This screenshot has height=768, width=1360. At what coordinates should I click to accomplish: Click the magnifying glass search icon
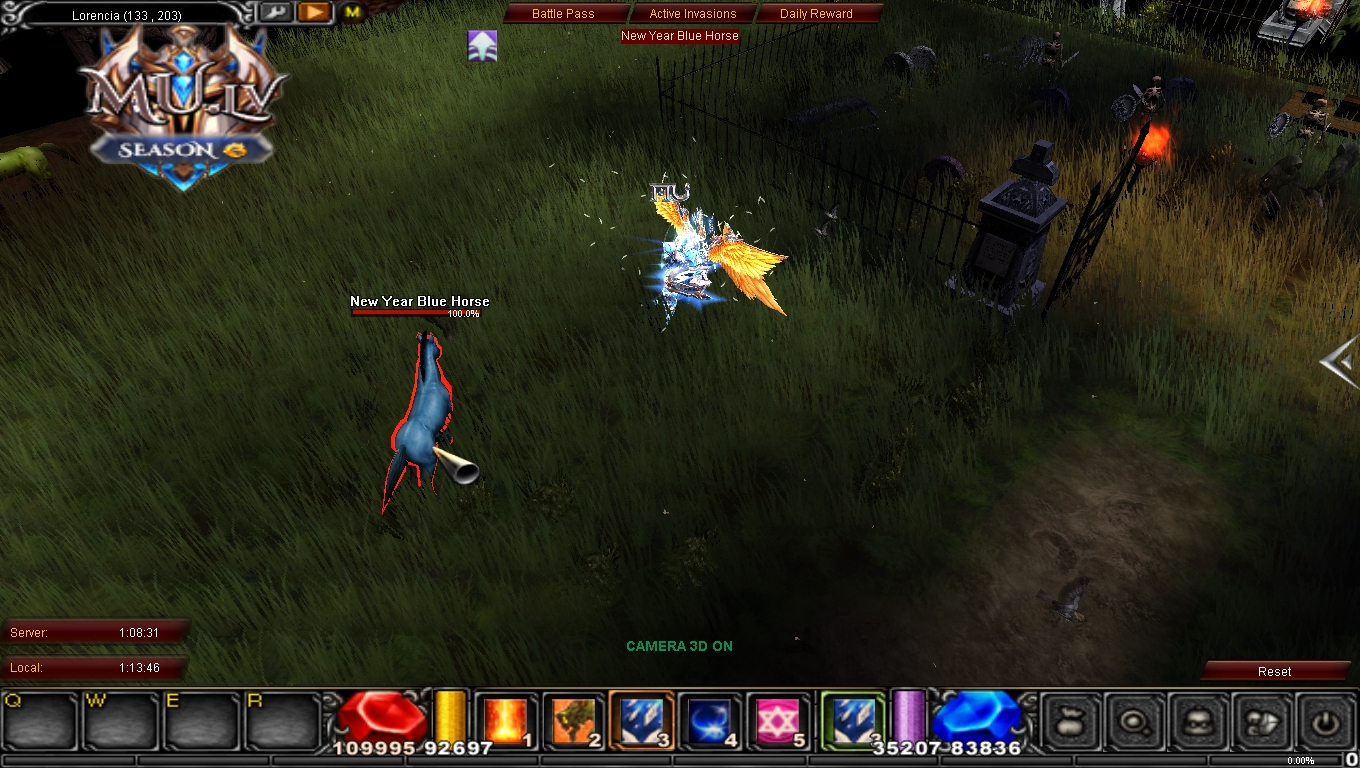pyautogui.click(x=1135, y=721)
